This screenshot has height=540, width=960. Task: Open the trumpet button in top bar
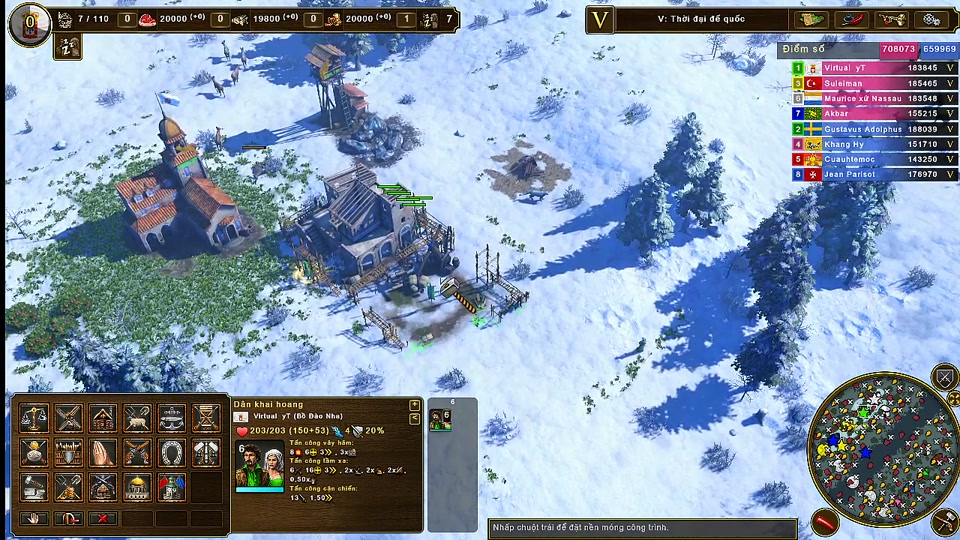point(889,20)
